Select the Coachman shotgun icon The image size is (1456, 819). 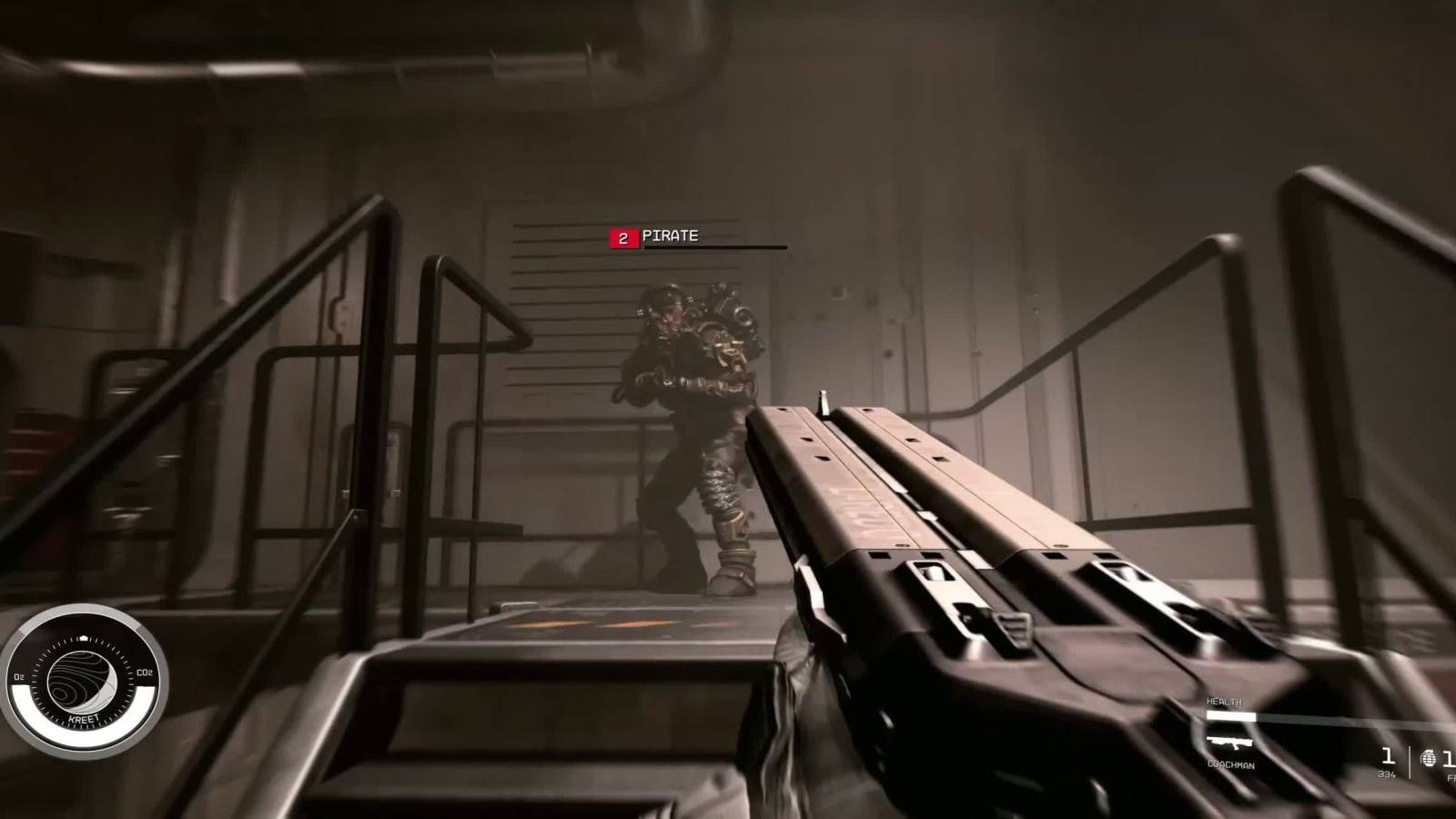1231,742
